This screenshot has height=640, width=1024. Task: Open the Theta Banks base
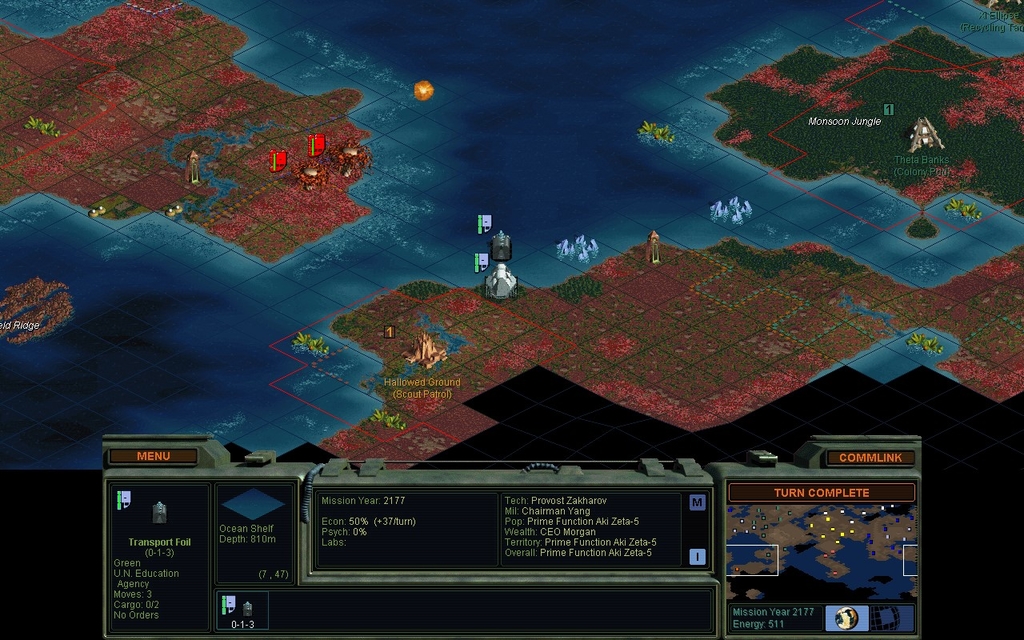point(921,134)
